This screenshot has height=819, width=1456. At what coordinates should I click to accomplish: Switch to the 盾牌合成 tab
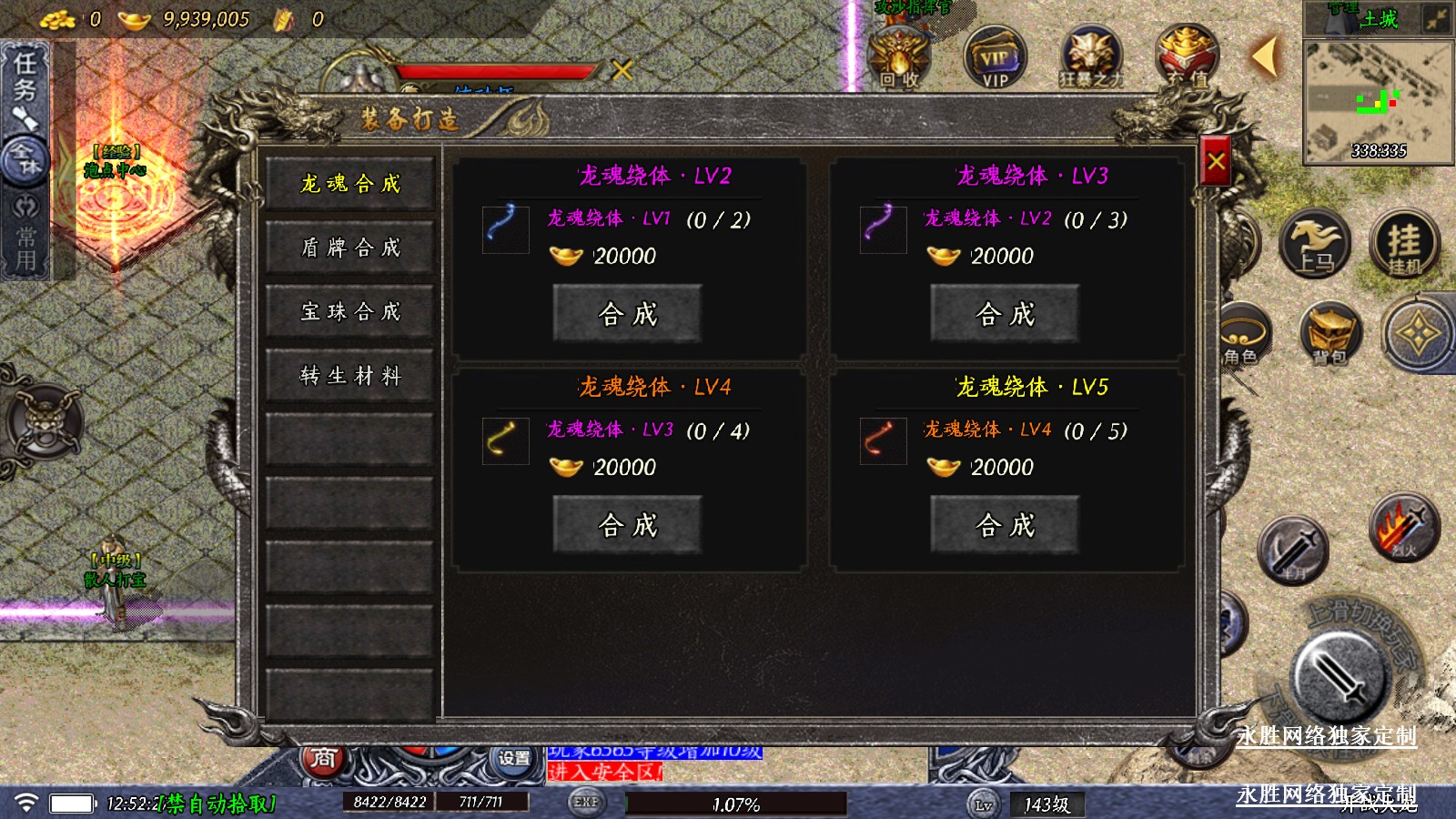coord(349,248)
